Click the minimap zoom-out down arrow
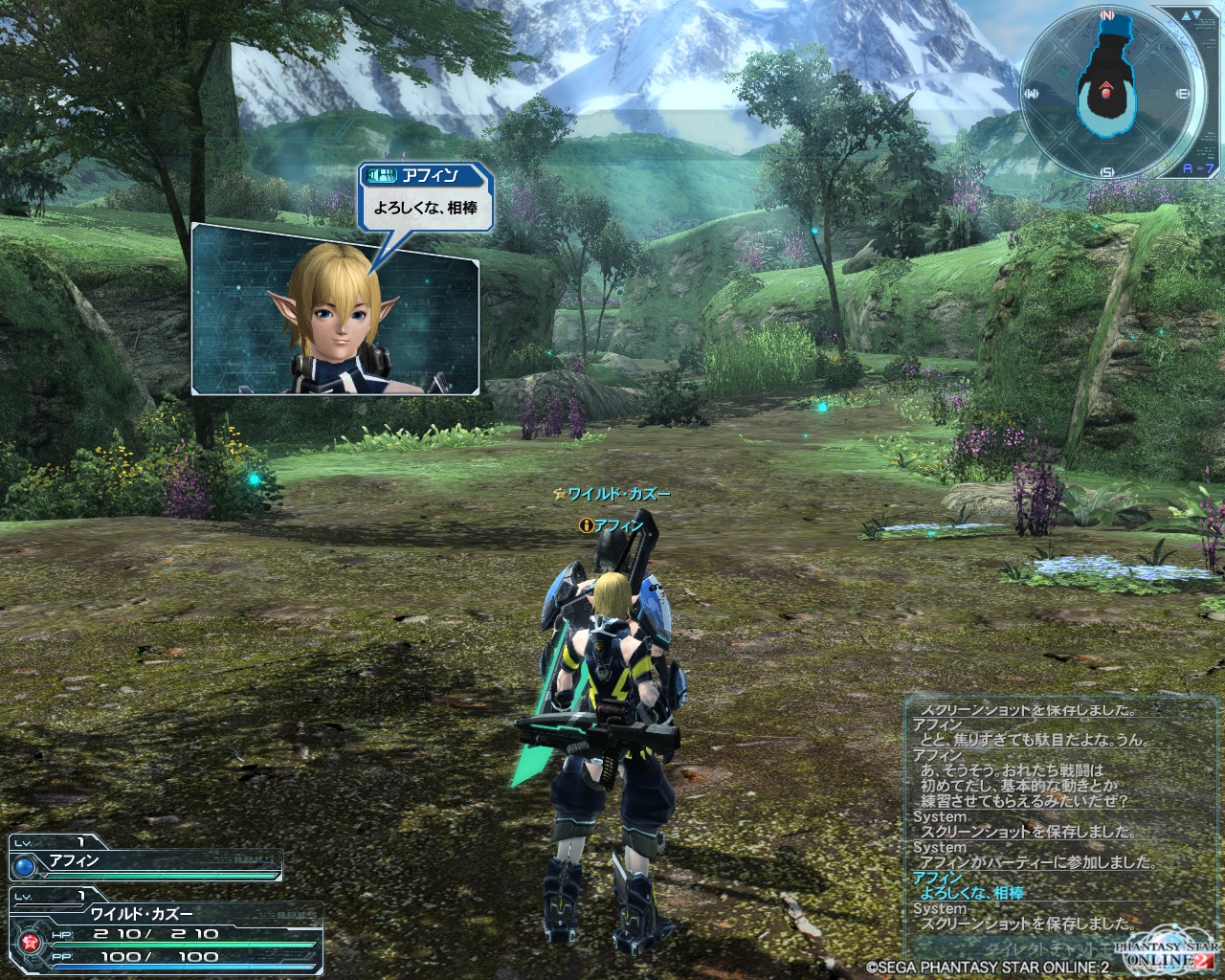This screenshot has height=980, width=1225. 1195,16
